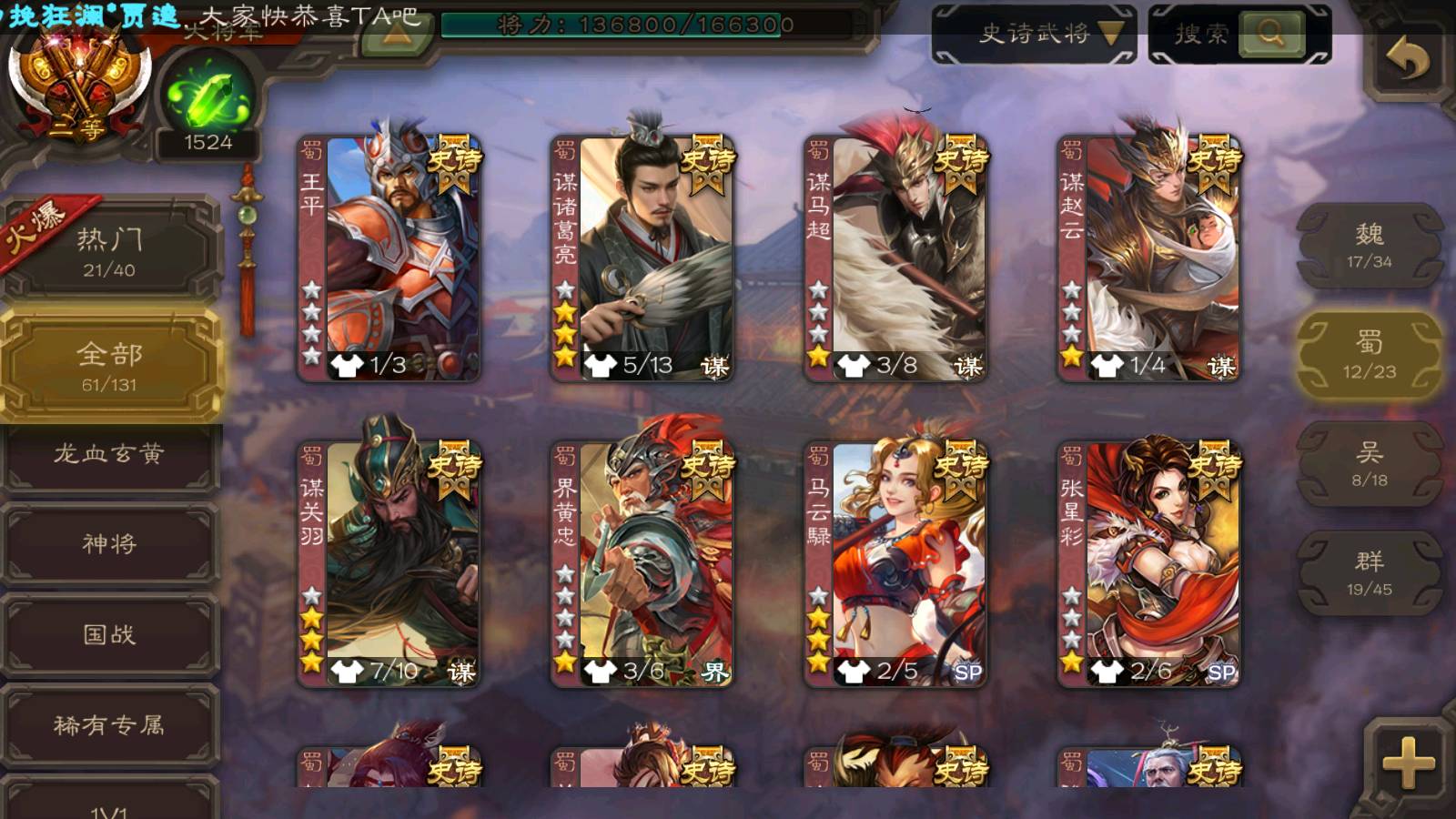This screenshot has height=819, width=1456.
Task: Show the 神将 category
Action: click(109, 543)
